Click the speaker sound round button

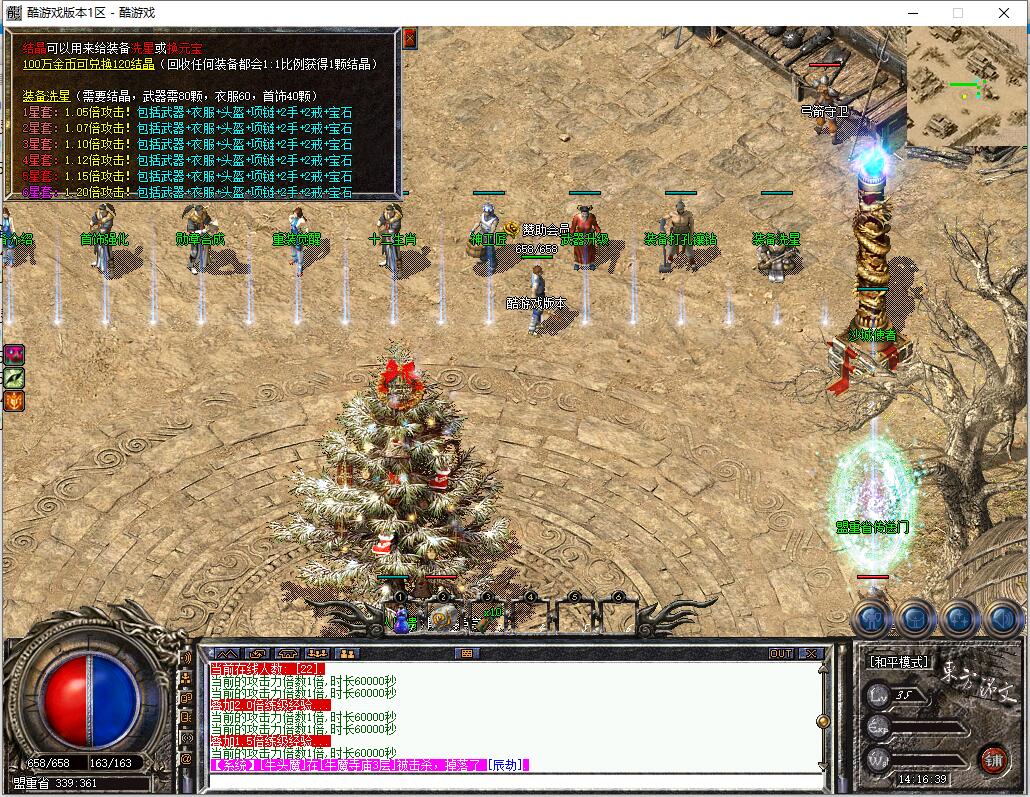1002,620
